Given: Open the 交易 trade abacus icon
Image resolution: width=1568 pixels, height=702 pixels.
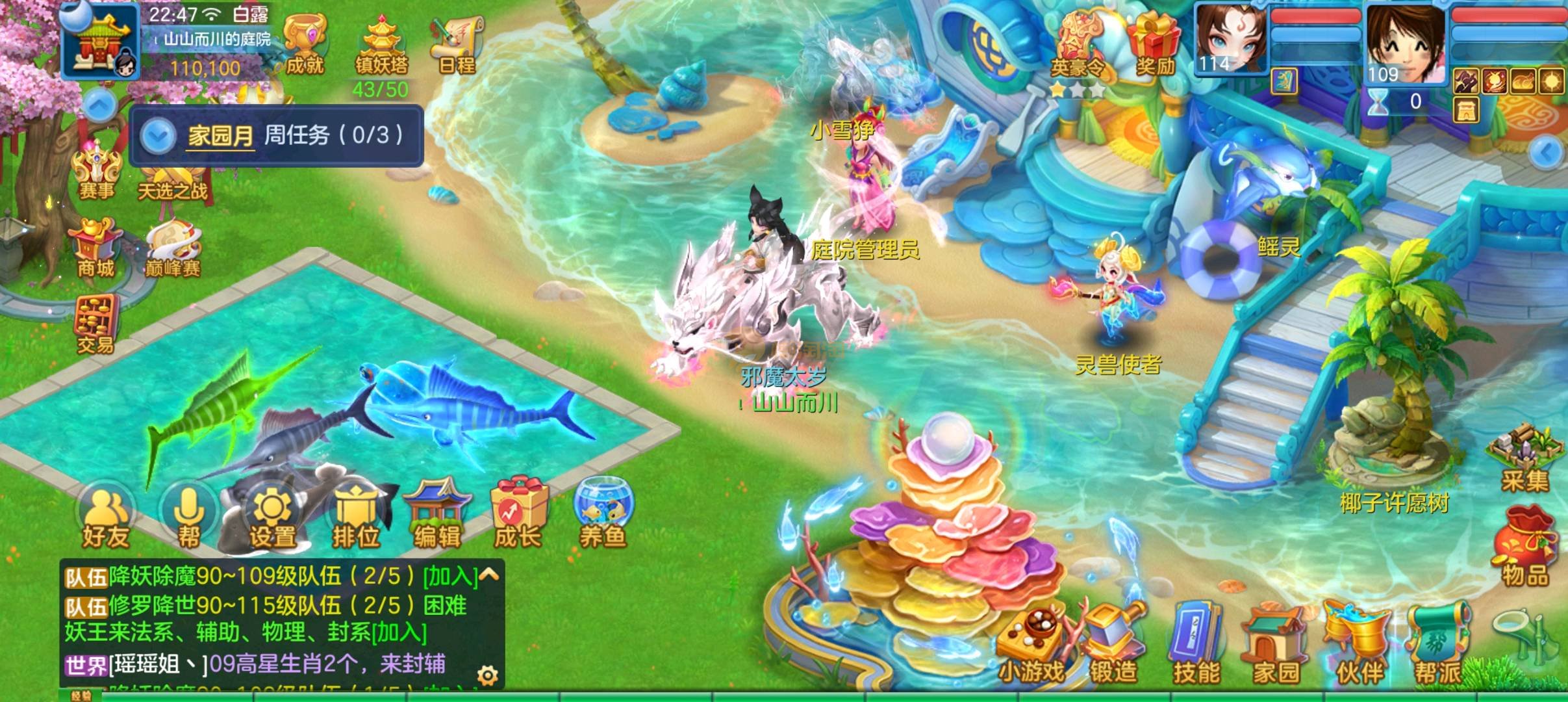Looking at the screenshot, I should click(x=96, y=324).
